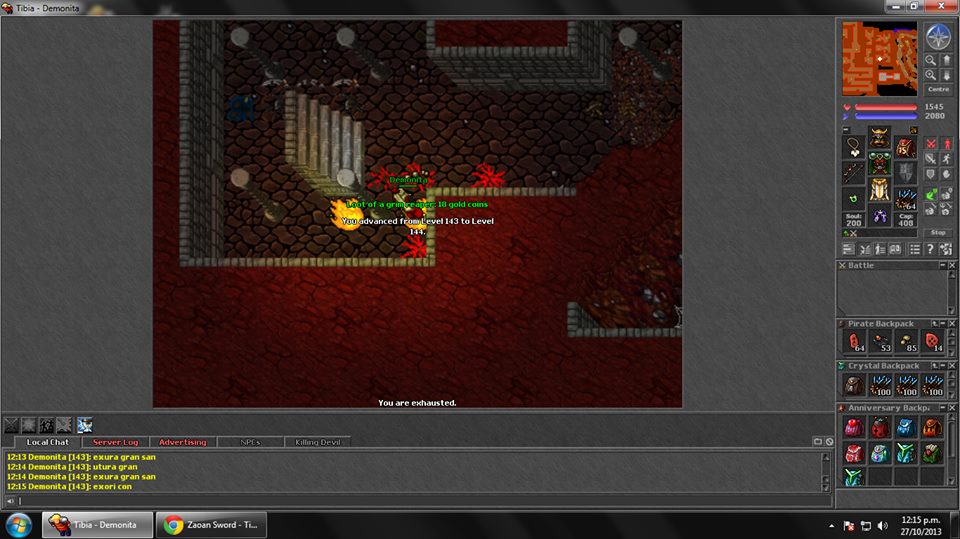The image size is (960, 539).
Task: Click the minimap
Action: [879, 58]
